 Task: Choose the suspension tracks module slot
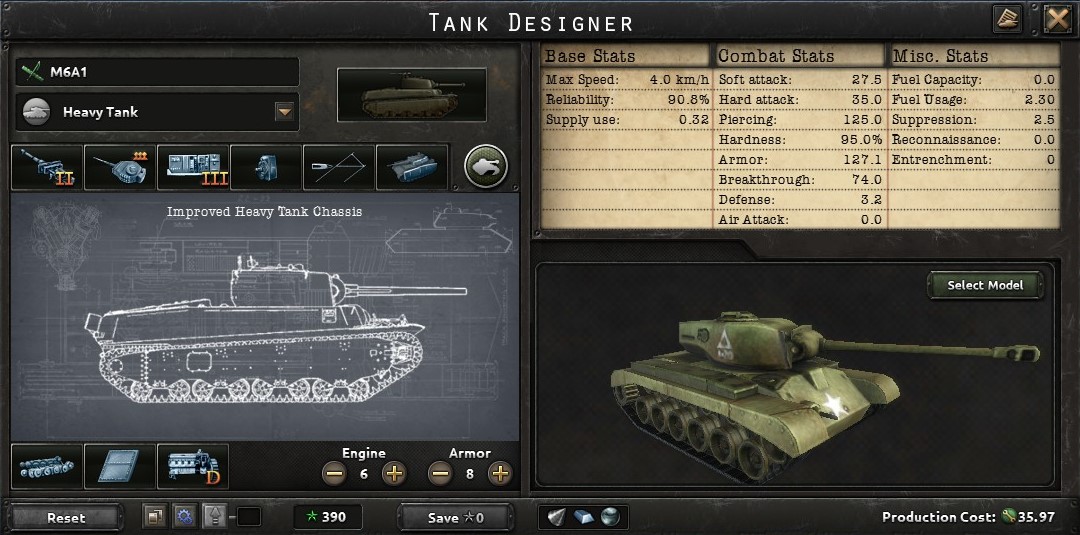[47, 466]
